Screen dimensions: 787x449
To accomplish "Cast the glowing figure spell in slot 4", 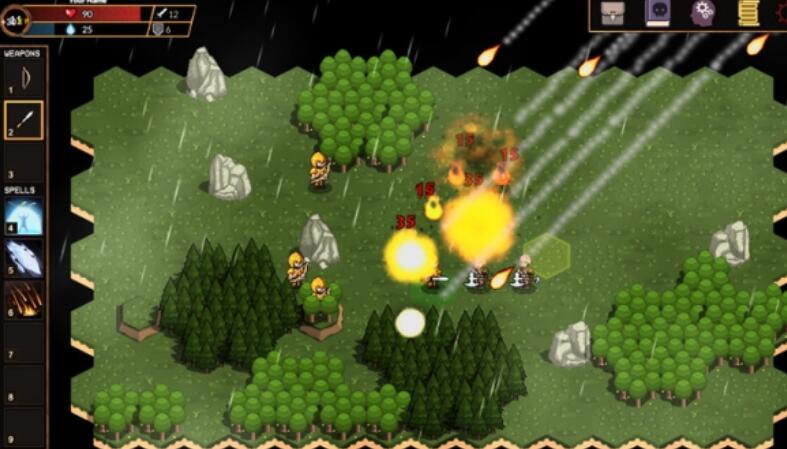I will pos(25,217).
